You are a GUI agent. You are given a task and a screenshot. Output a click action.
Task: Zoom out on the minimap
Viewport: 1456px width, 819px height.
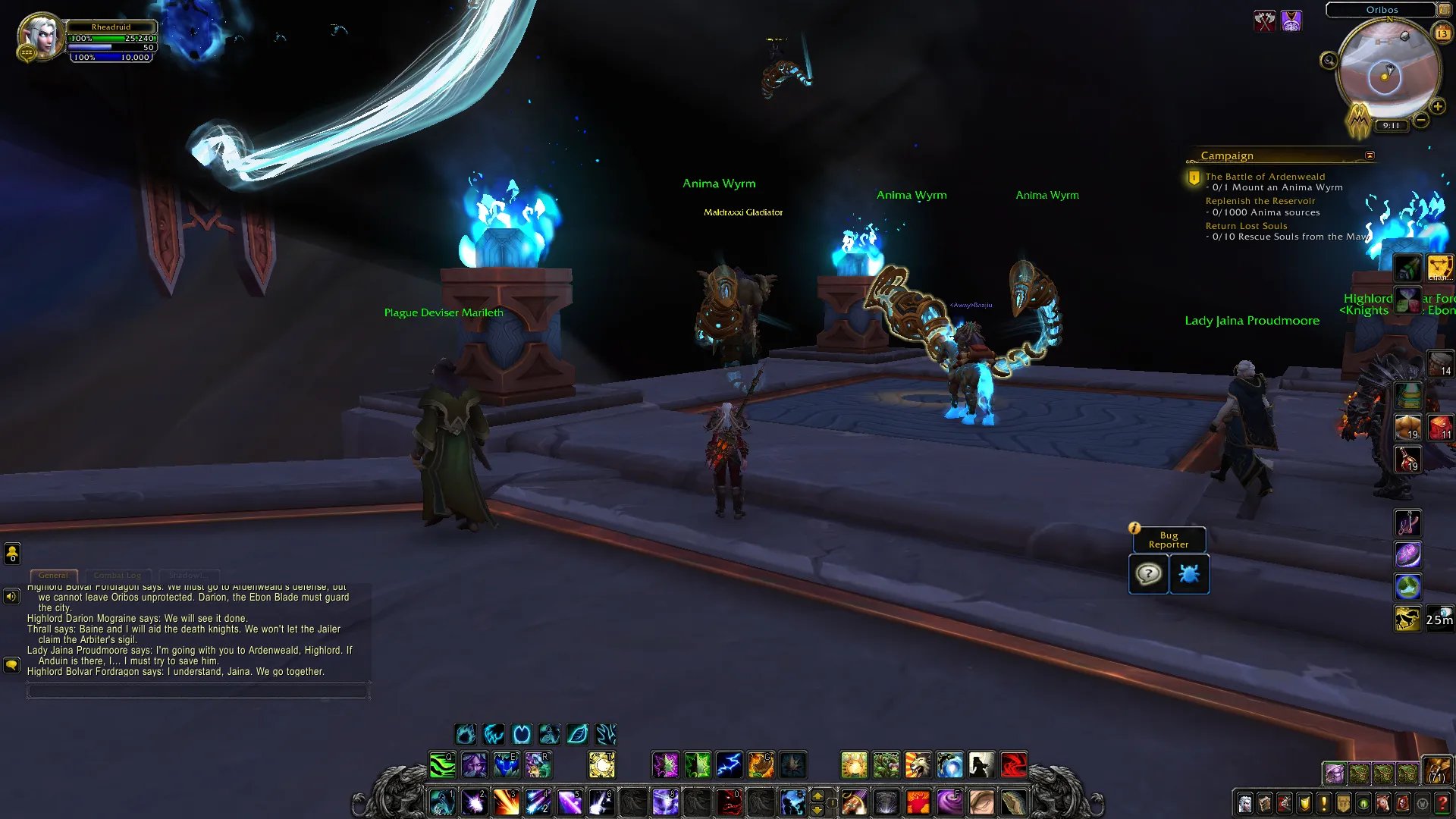(x=1421, y=120)
